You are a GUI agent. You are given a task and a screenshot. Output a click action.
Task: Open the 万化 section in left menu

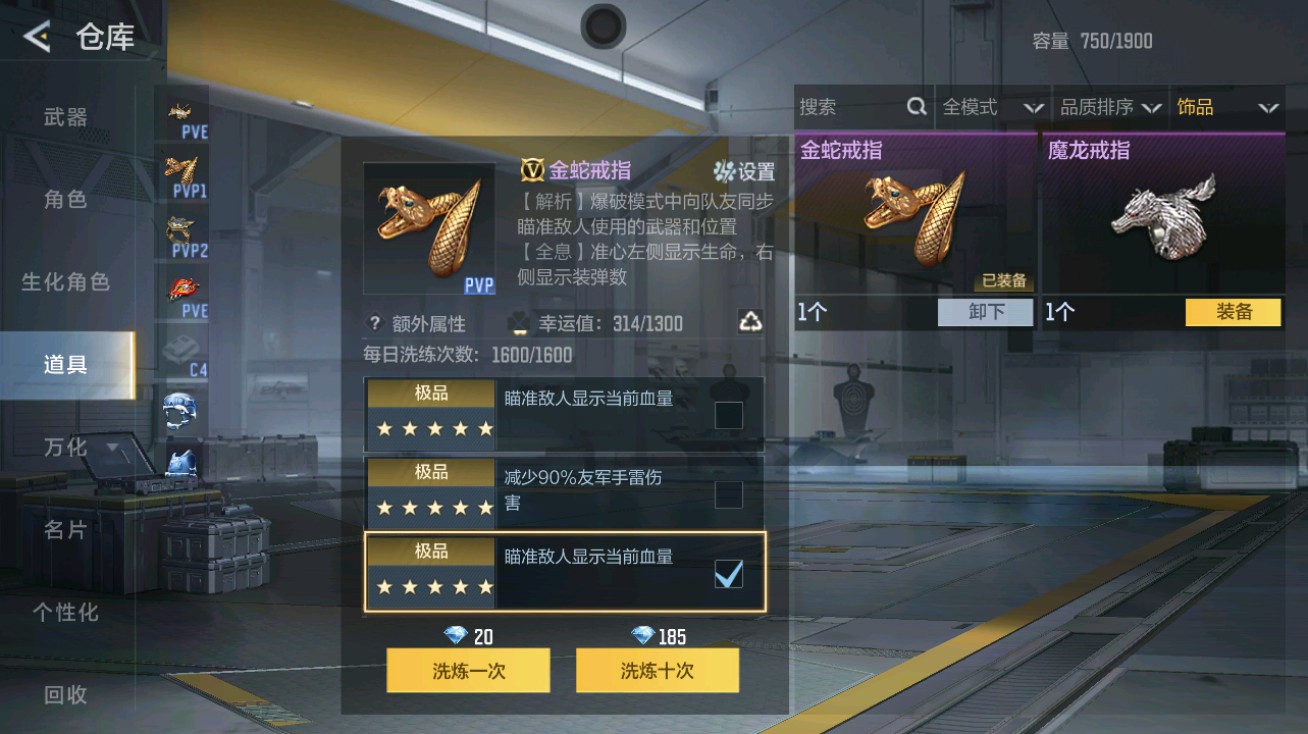(64, 448)
